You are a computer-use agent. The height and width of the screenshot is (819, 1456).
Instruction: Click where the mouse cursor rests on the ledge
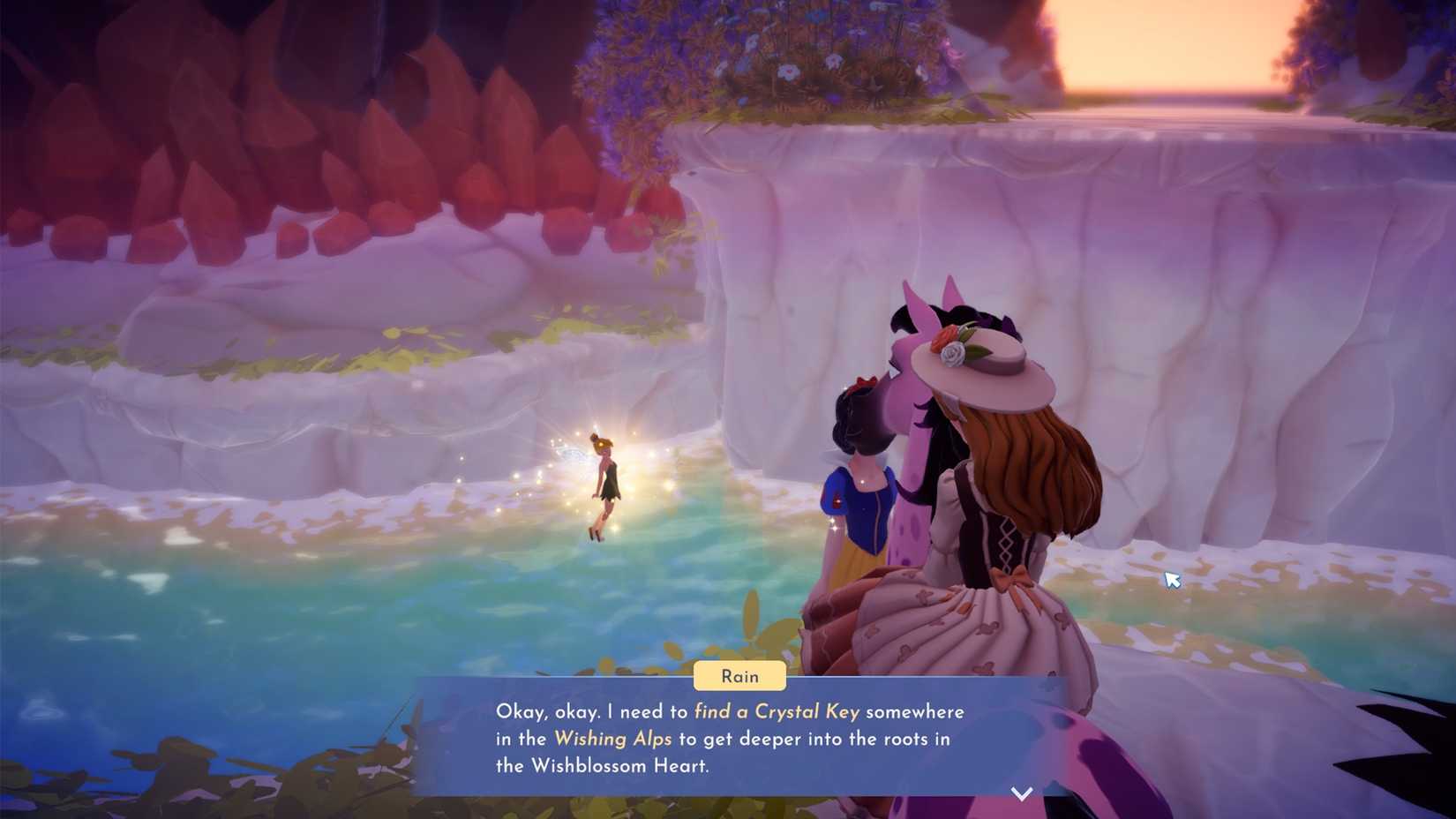click(x=1171, y=579)
